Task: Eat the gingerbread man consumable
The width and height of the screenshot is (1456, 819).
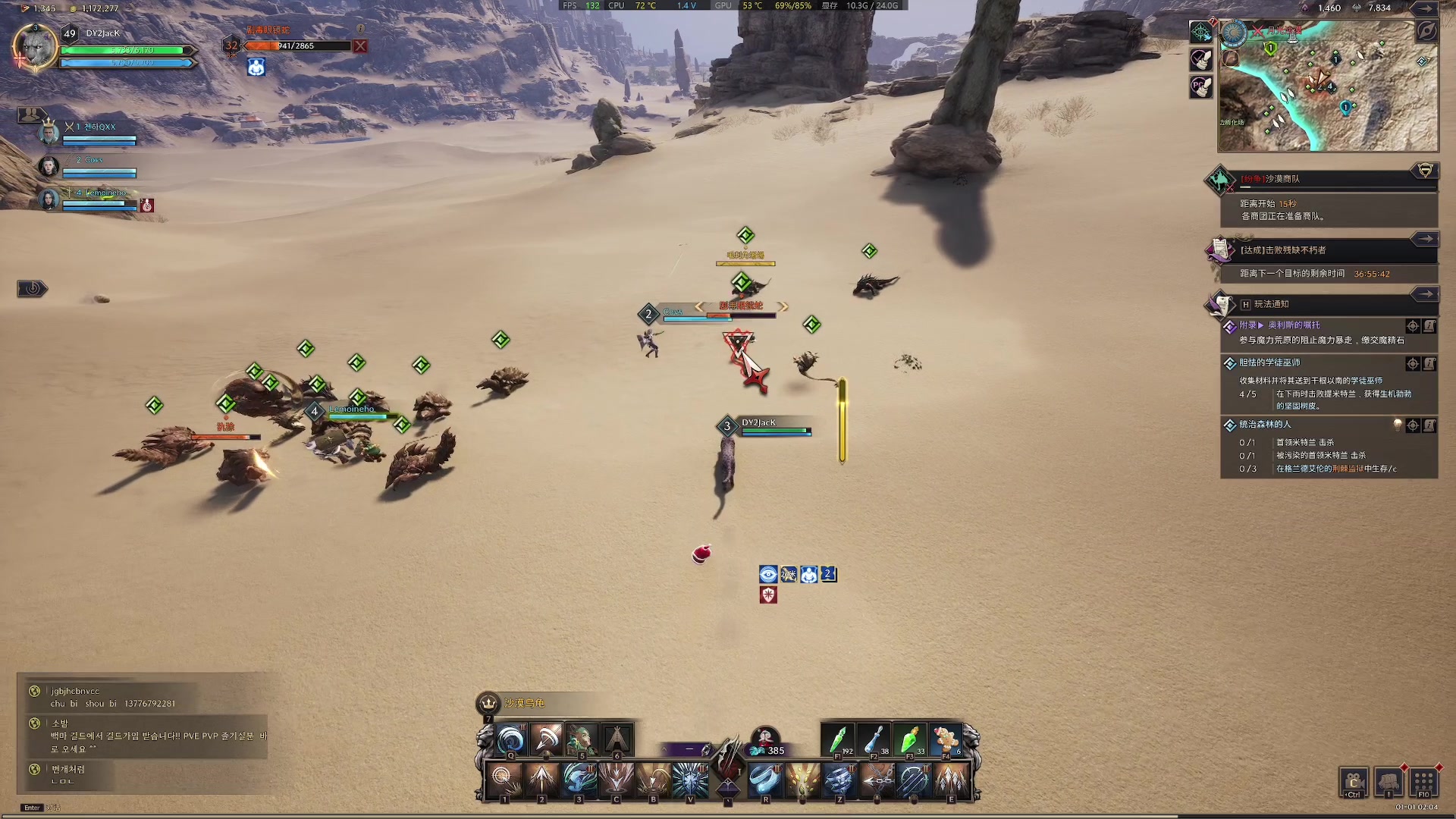Action: (946, 739)
